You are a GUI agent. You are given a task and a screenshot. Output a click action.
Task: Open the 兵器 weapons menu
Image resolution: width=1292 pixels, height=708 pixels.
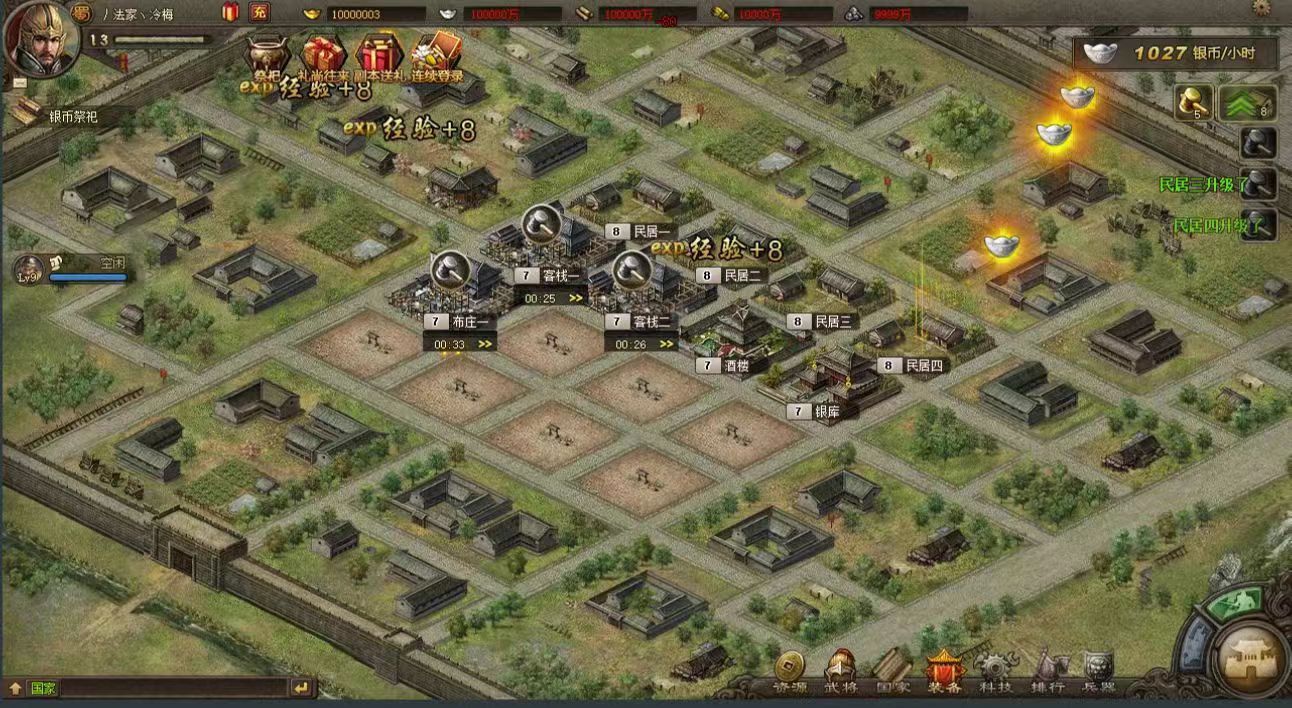tap(1099, 671)
